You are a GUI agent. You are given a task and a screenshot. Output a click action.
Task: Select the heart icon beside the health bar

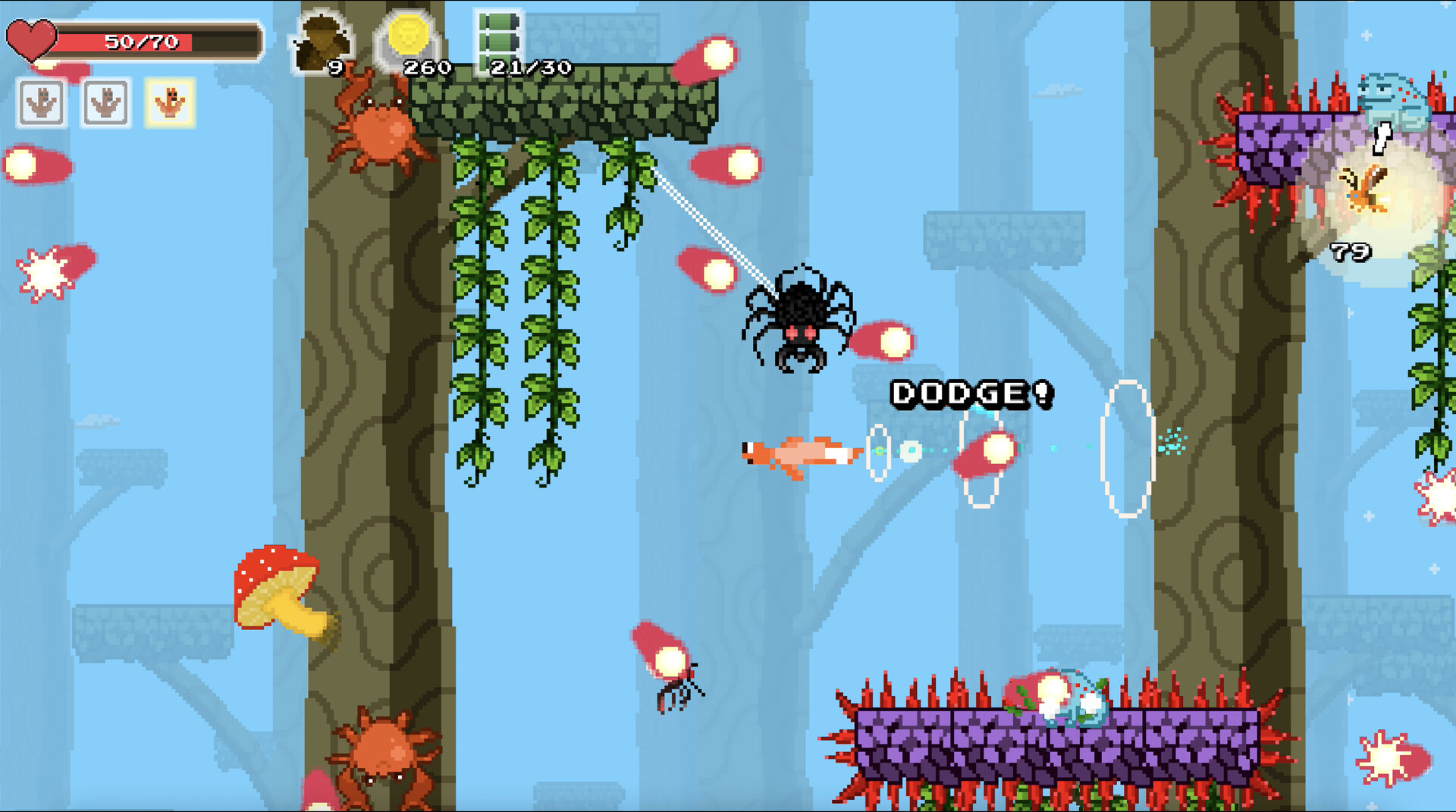click(x=32, y=38)
